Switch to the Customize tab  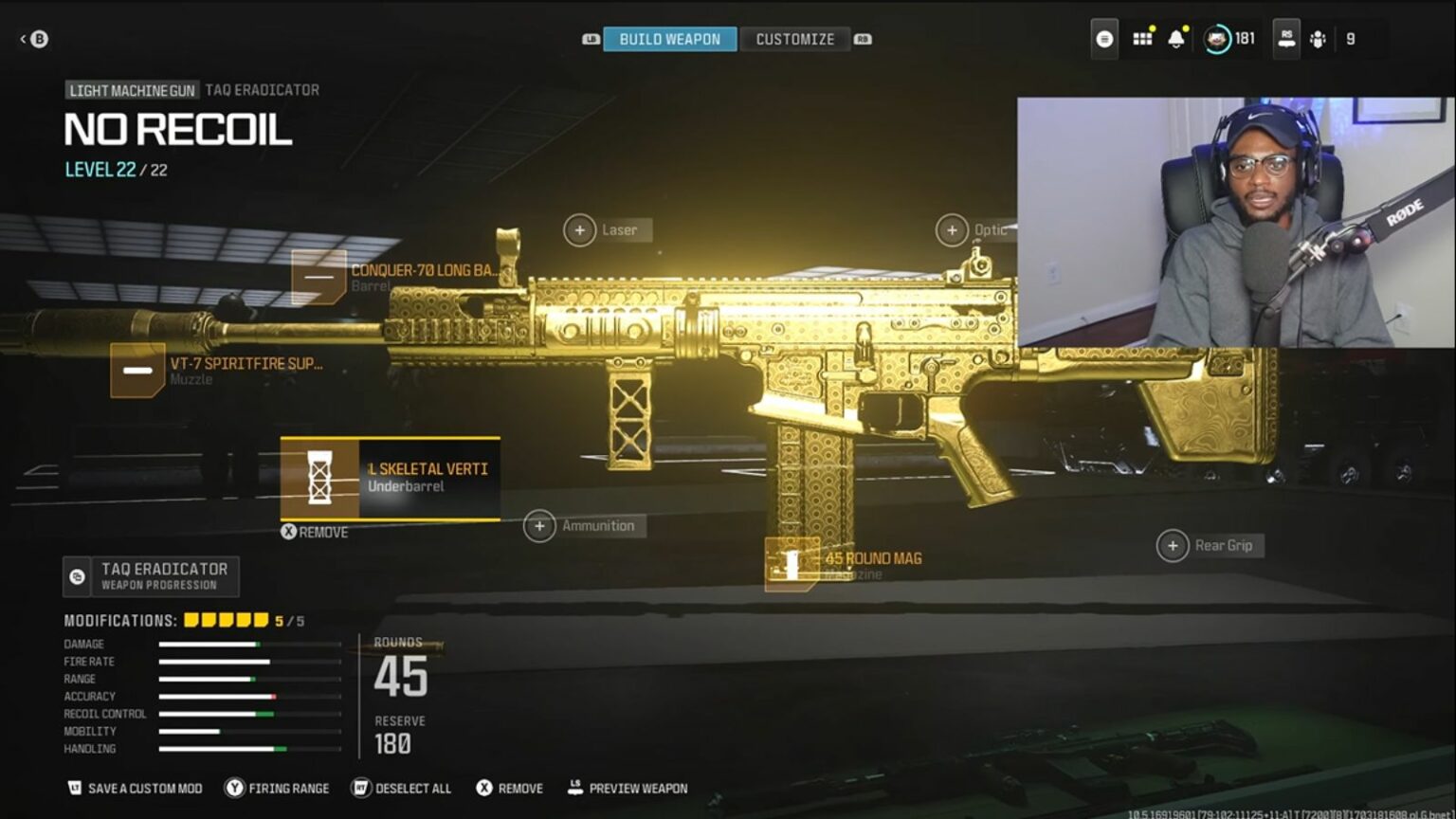pos(794,39)
